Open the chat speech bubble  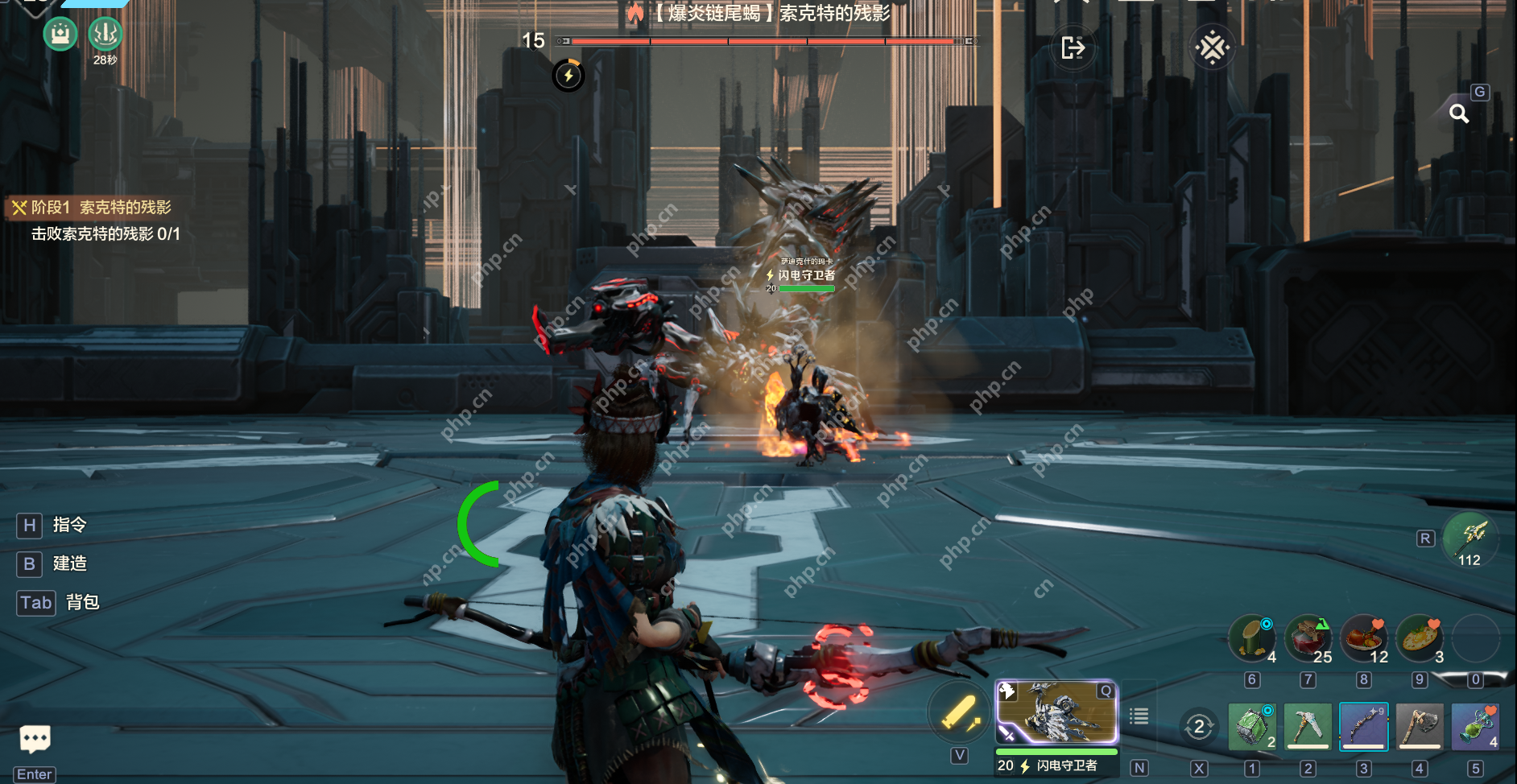(35, 738)
